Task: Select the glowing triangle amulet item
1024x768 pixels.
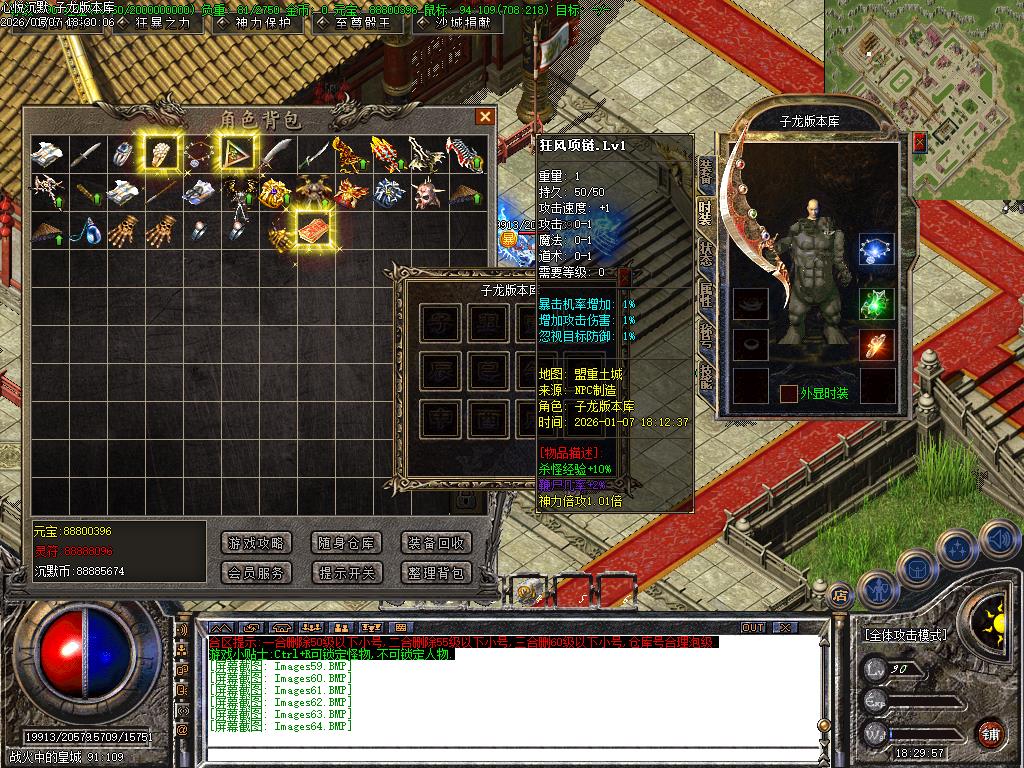Action: tap(237, 153)
